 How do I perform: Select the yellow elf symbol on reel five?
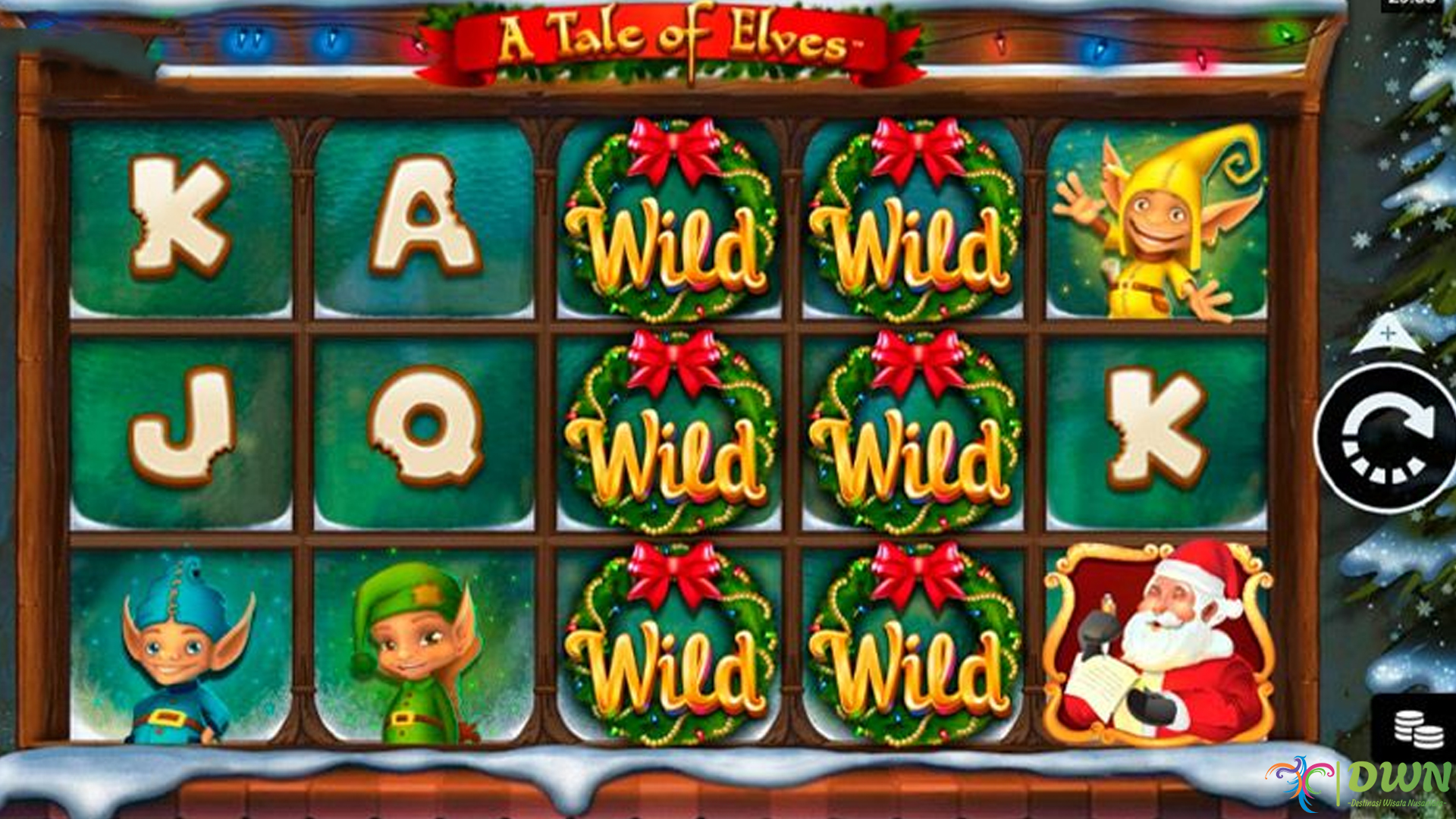(1160, 220)
